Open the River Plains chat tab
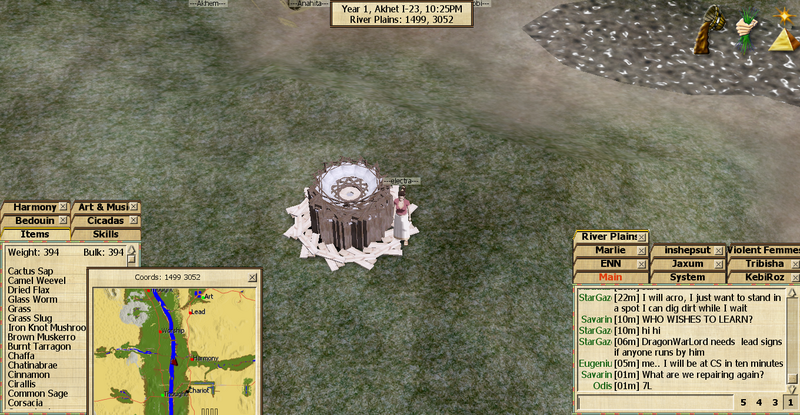Screen dimensions: 800x415 point(605,237)
